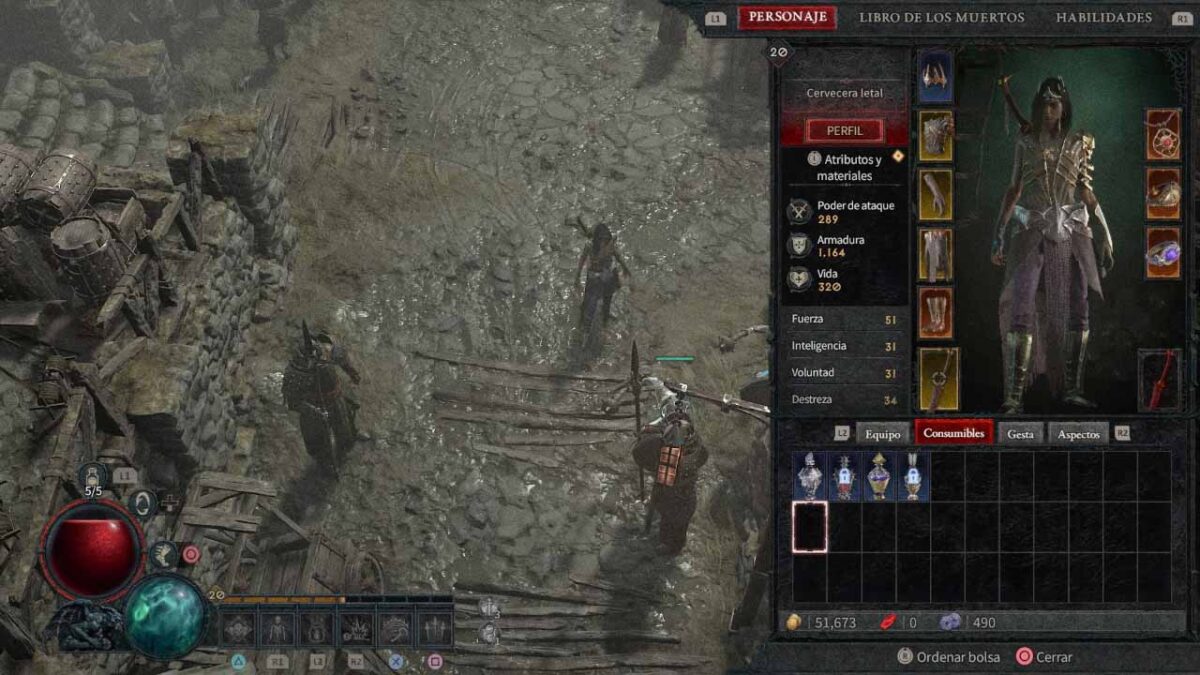Select the purple gem ring slot
Image resolution: width=1200 pixels, height=675 pixels.
1163,253
